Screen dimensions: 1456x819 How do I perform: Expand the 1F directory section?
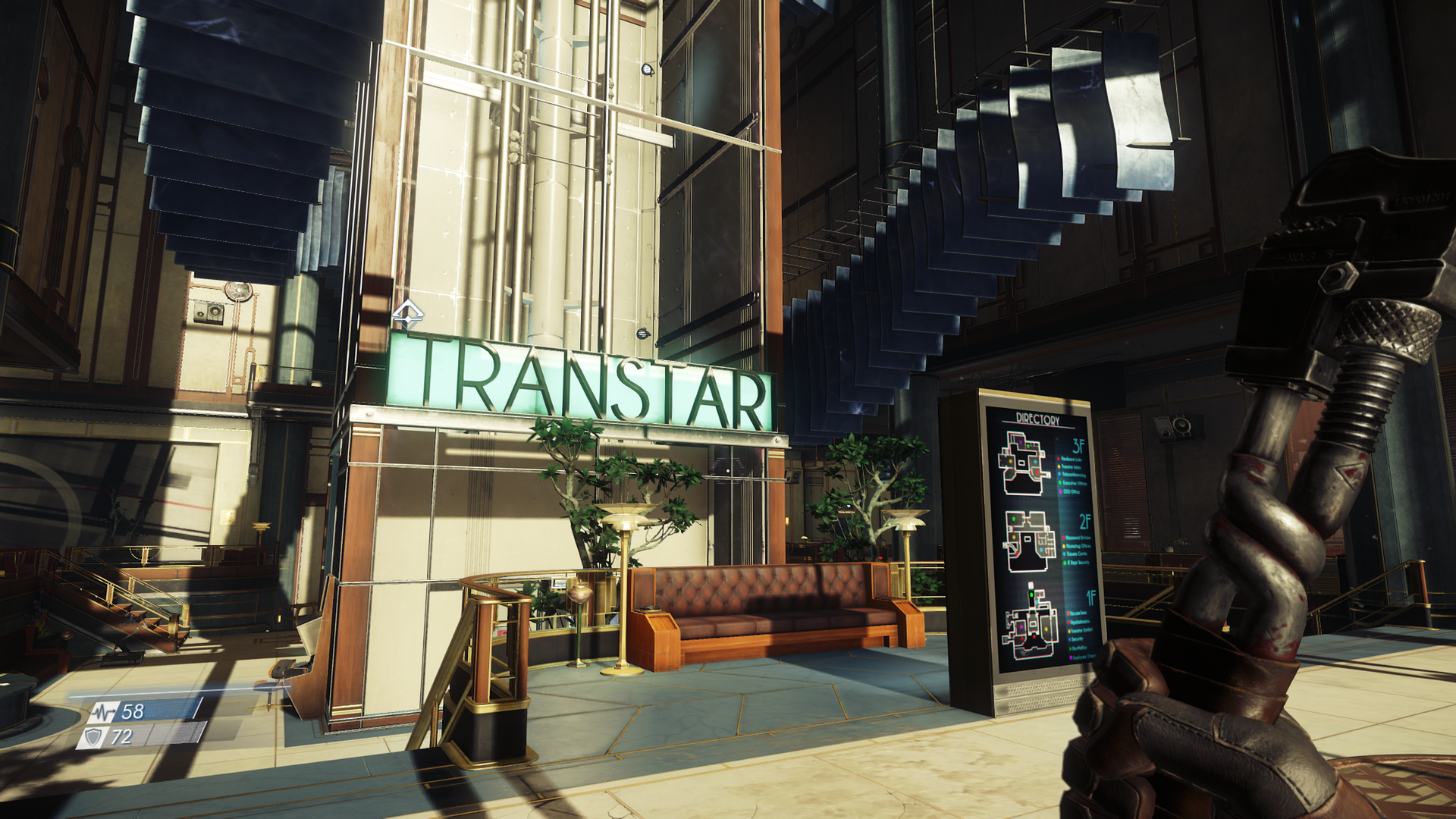[x=1092, y=595]
